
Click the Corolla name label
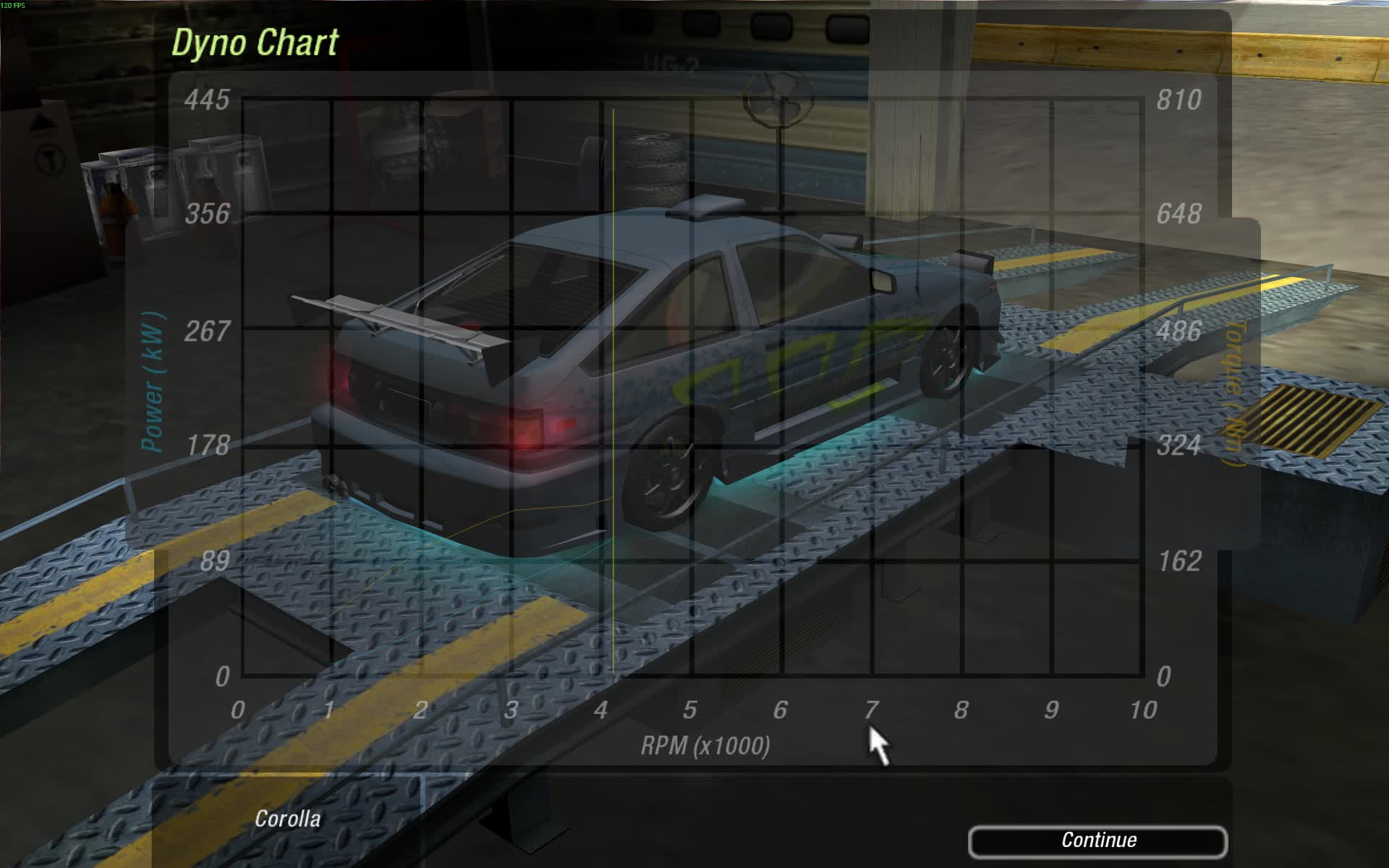(x=288, y=819)
